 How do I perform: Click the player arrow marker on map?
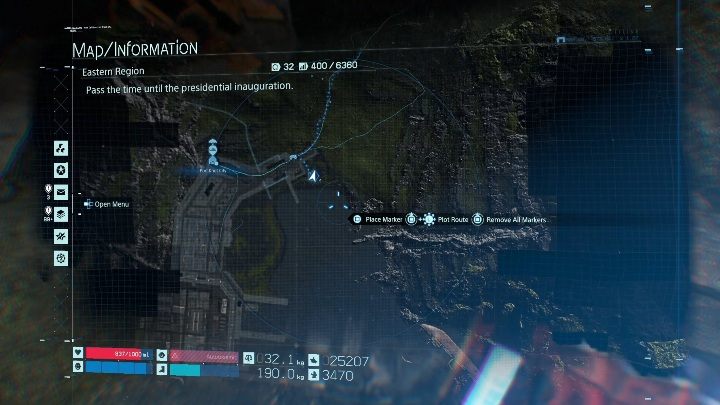coord(314,176)
